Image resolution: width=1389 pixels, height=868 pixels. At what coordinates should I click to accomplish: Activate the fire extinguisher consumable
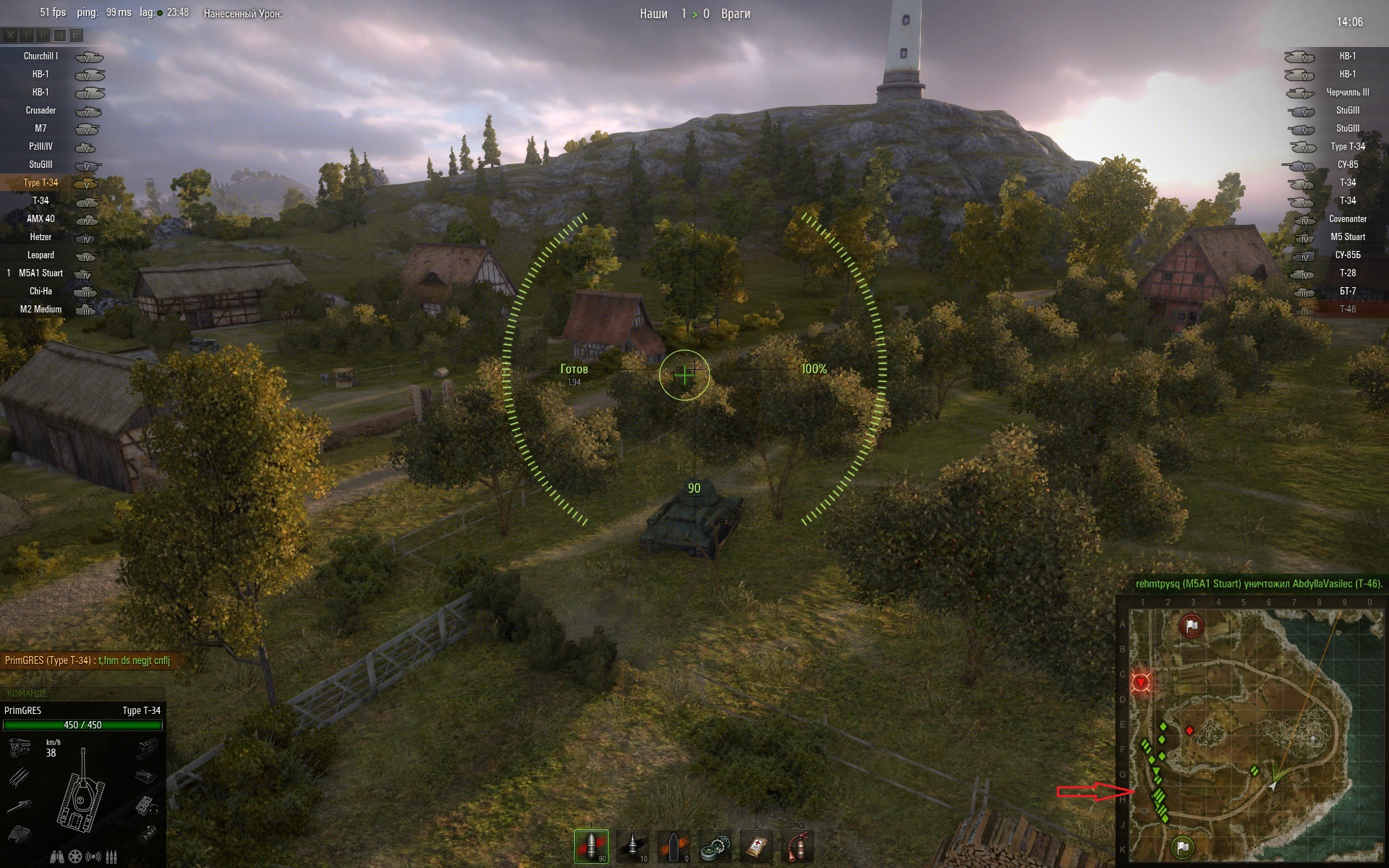point(797,846)
